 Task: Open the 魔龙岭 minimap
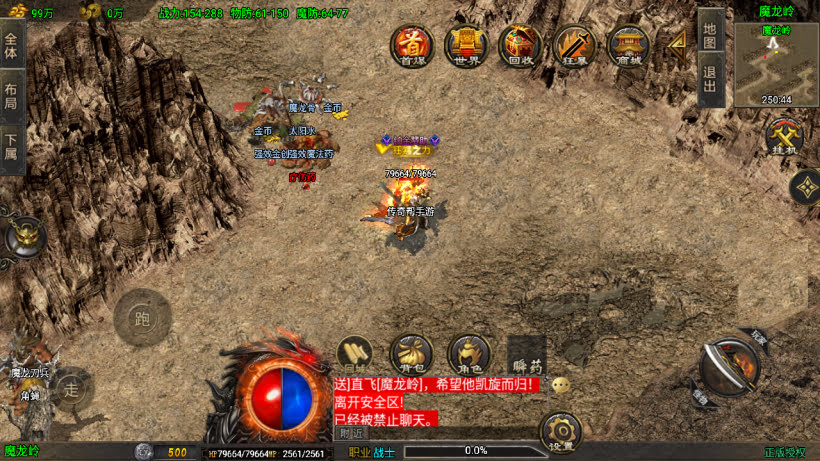click(776, 64)
